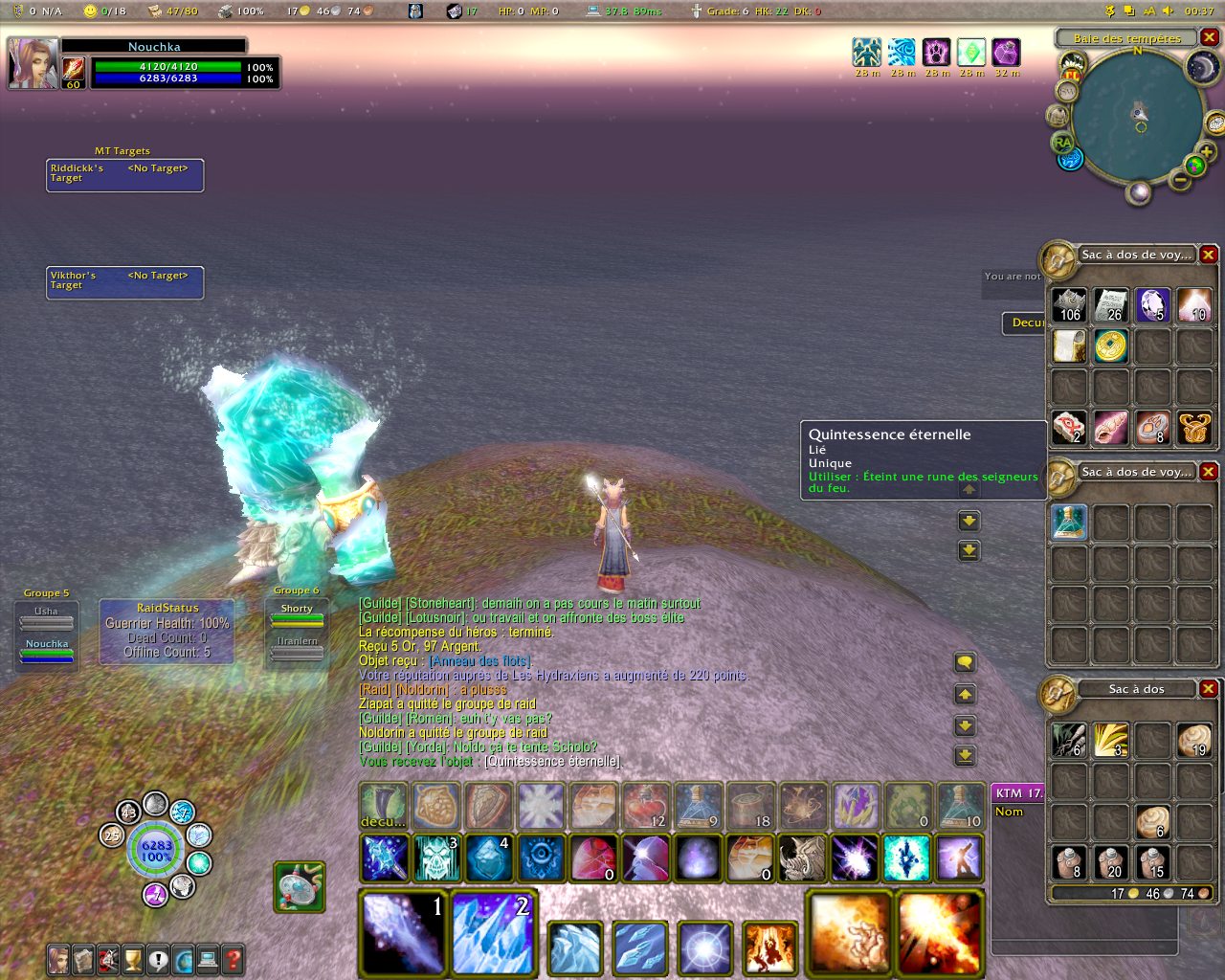Open the quest log exclamation mark button

point(158,959)
